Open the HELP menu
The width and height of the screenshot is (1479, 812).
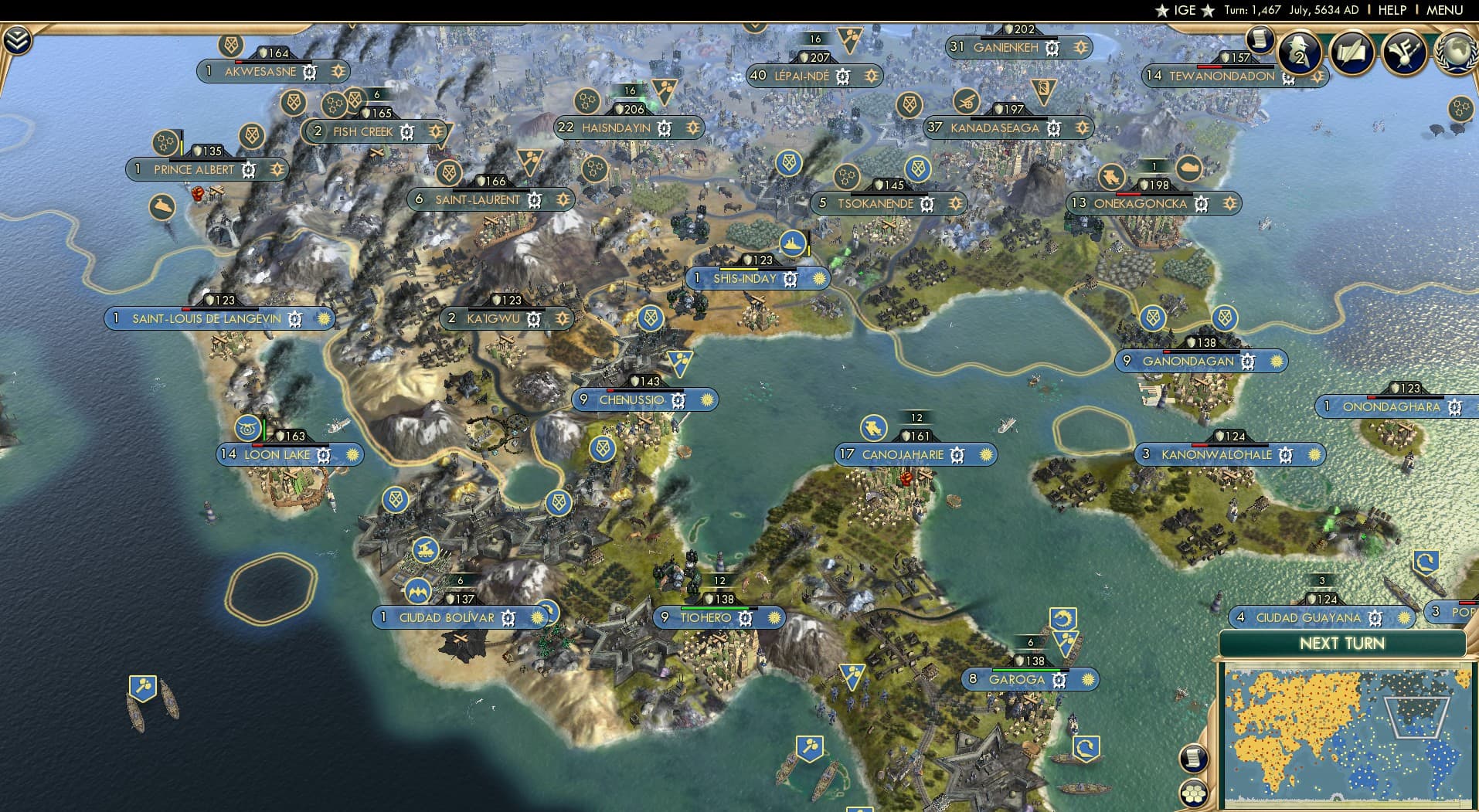tap(1391, 10)
